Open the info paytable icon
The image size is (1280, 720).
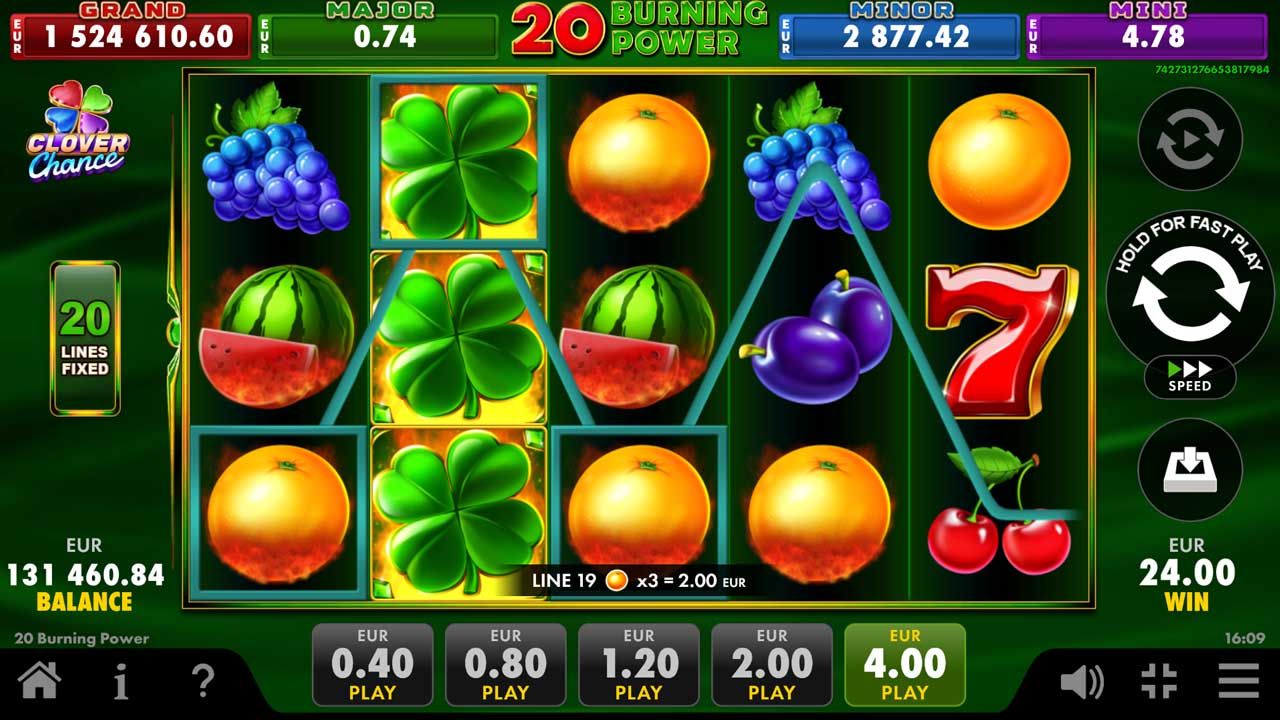(x=121, y=682)
